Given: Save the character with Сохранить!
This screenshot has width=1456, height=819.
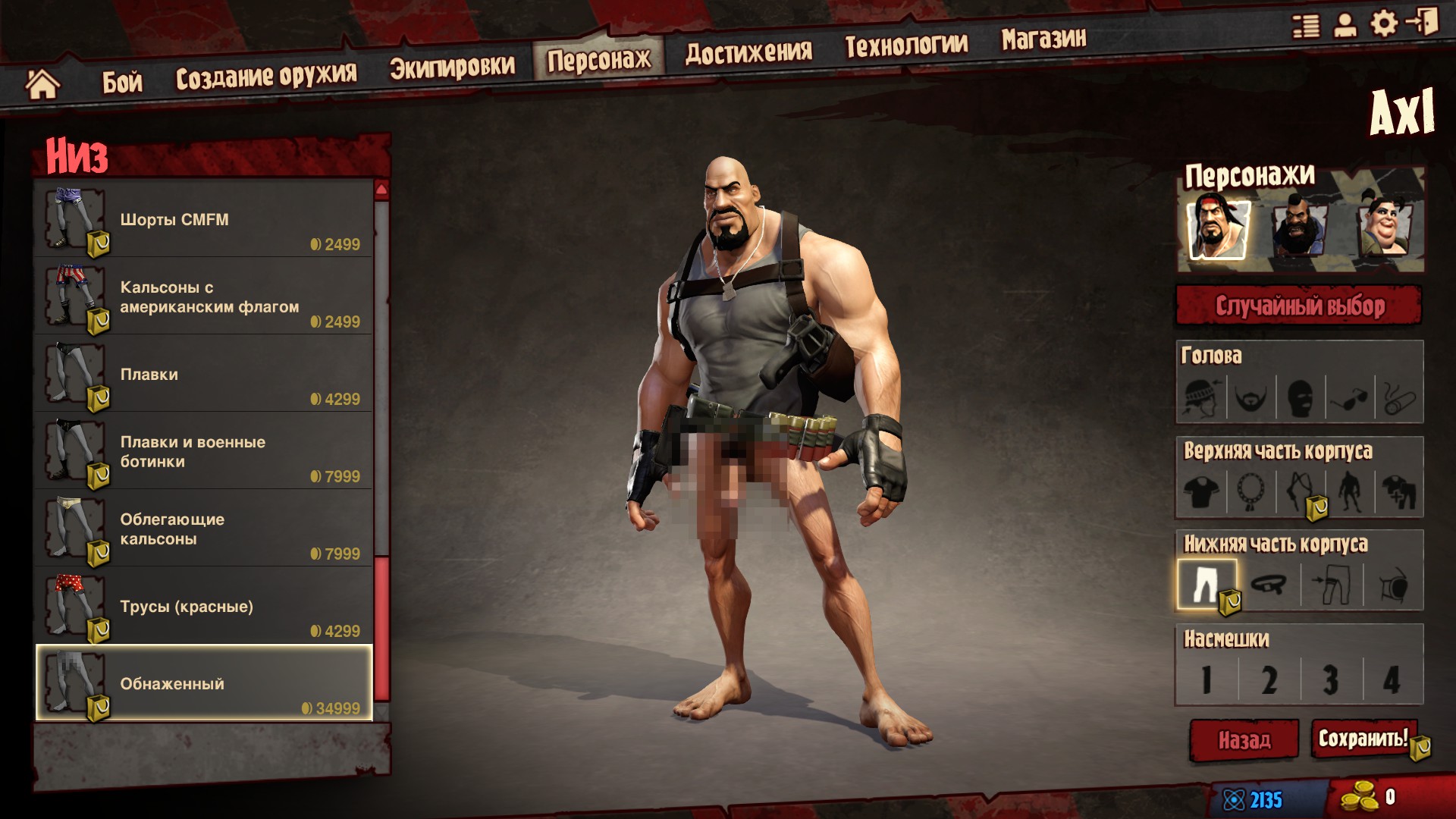Looking at the screenshot, I should [1363, 738].
